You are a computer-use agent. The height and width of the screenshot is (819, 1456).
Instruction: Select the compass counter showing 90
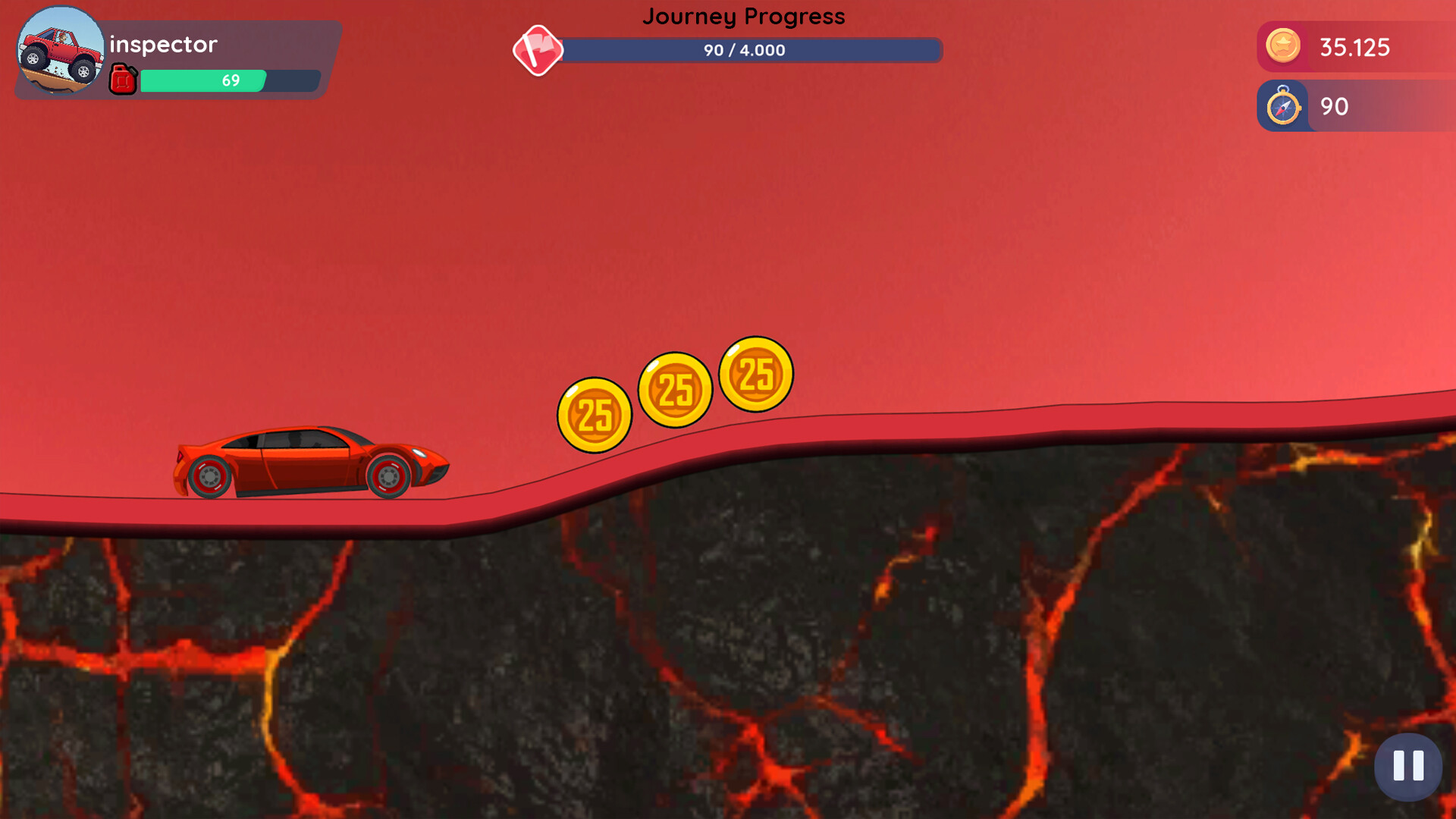click(x=1333, y=107)
